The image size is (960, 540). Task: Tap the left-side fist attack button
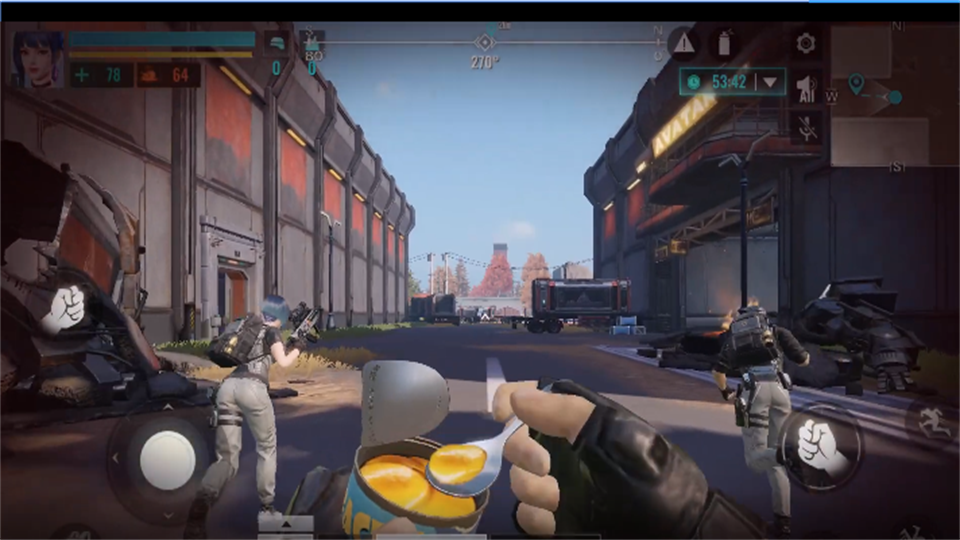(x=65, y=308)
